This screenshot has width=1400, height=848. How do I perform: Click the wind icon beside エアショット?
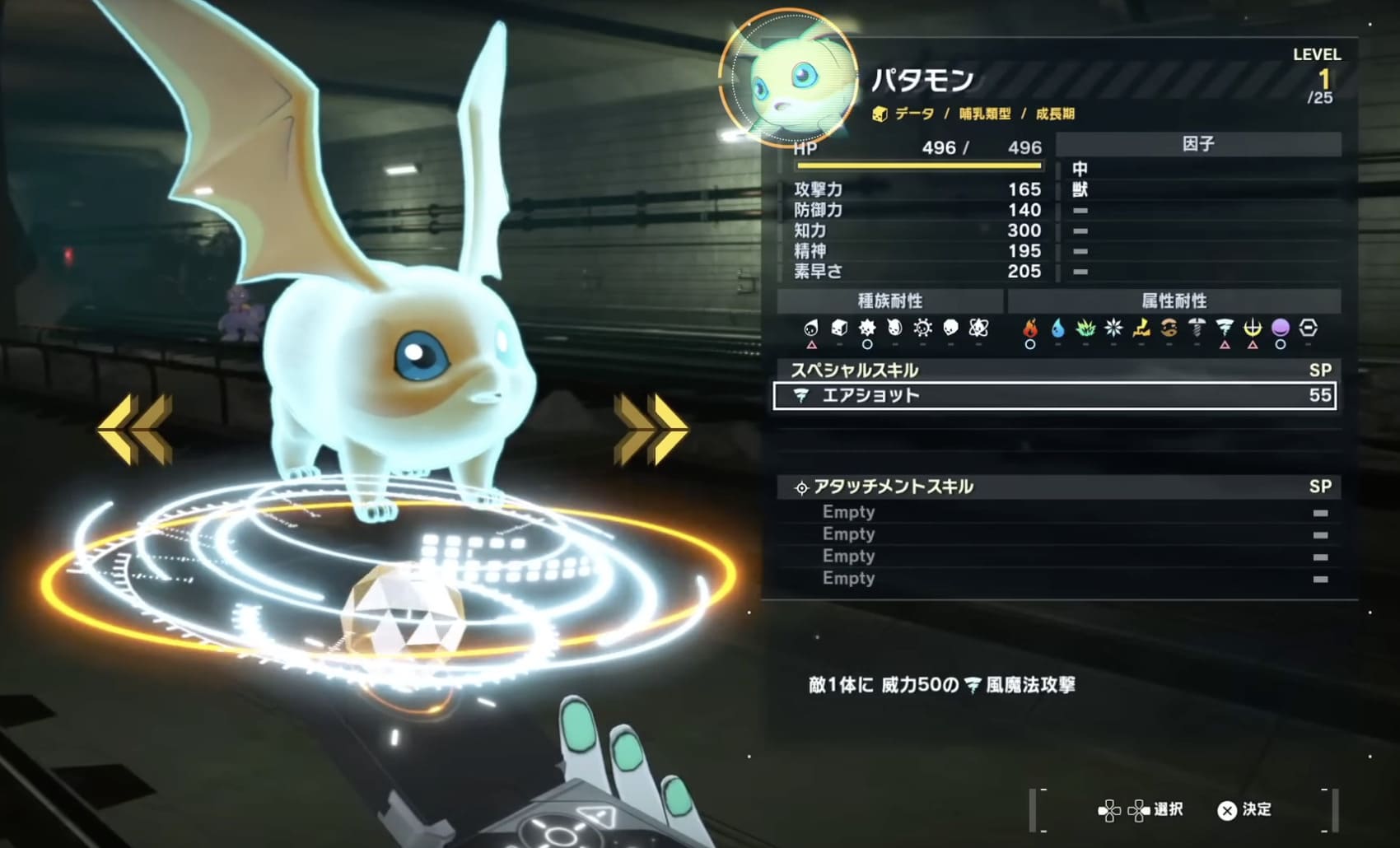(x=801, y=396)
